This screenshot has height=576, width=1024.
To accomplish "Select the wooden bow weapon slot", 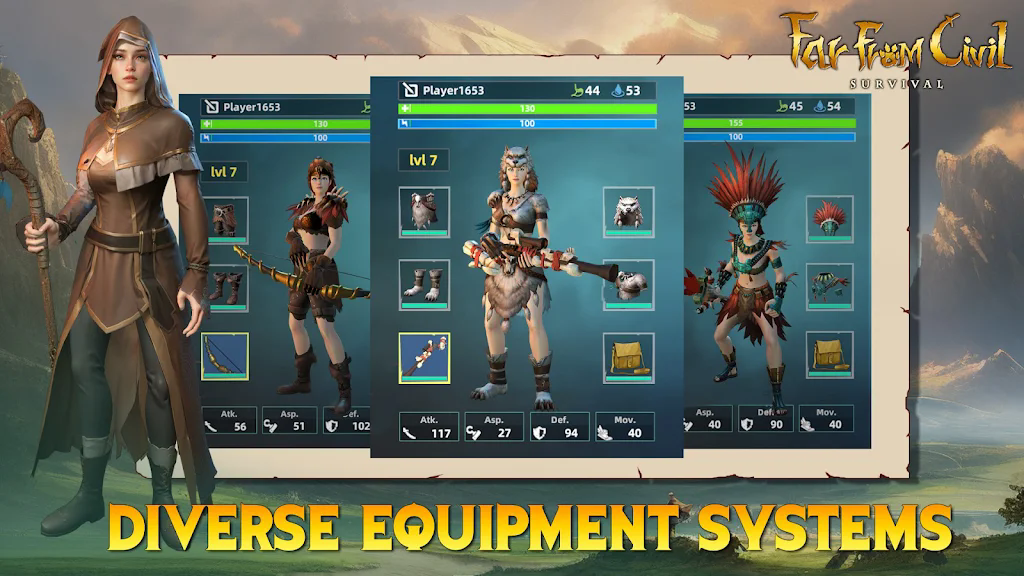I will point(225,356).
